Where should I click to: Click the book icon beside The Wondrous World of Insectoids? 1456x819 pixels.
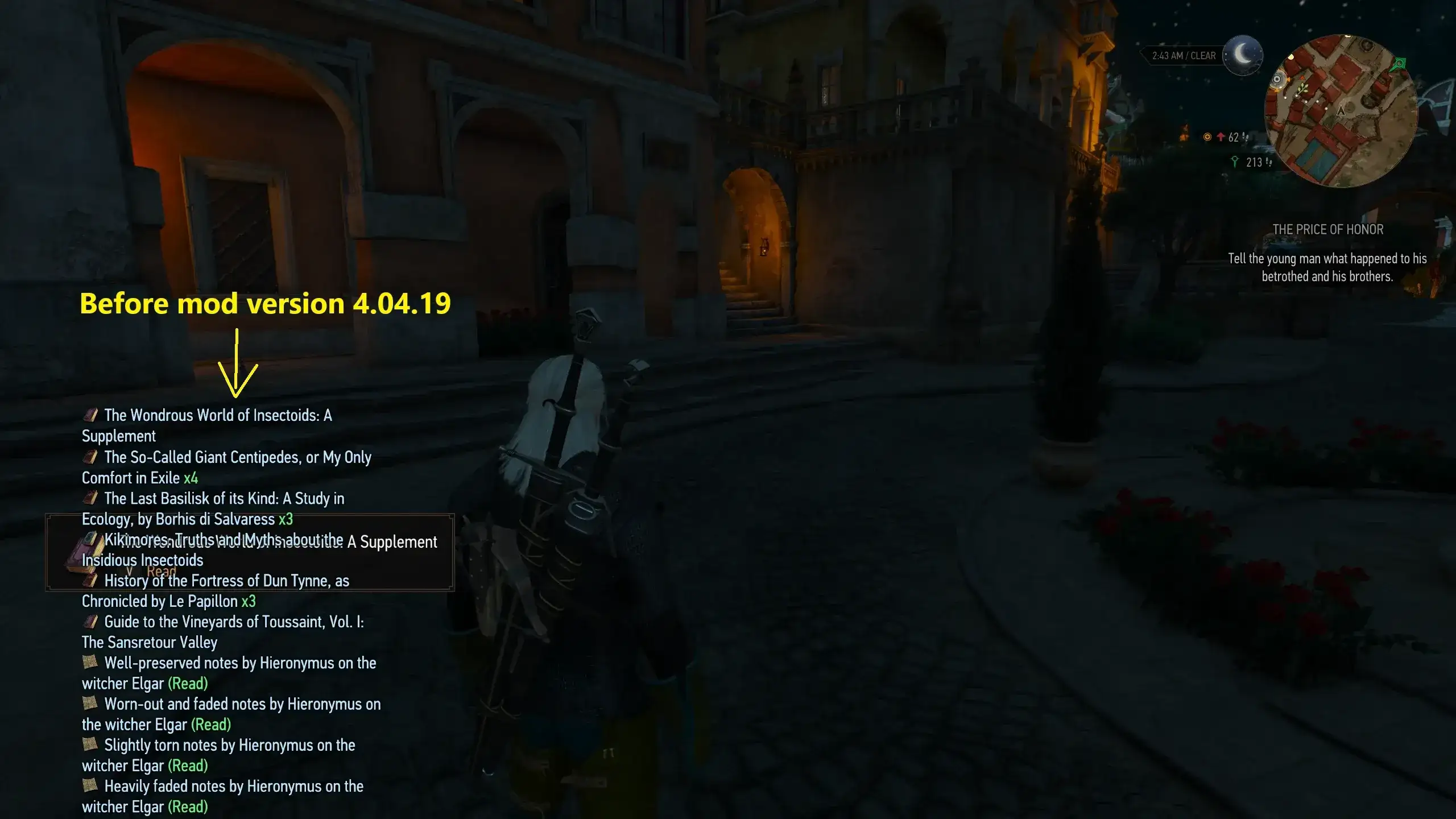pos(91,415)
